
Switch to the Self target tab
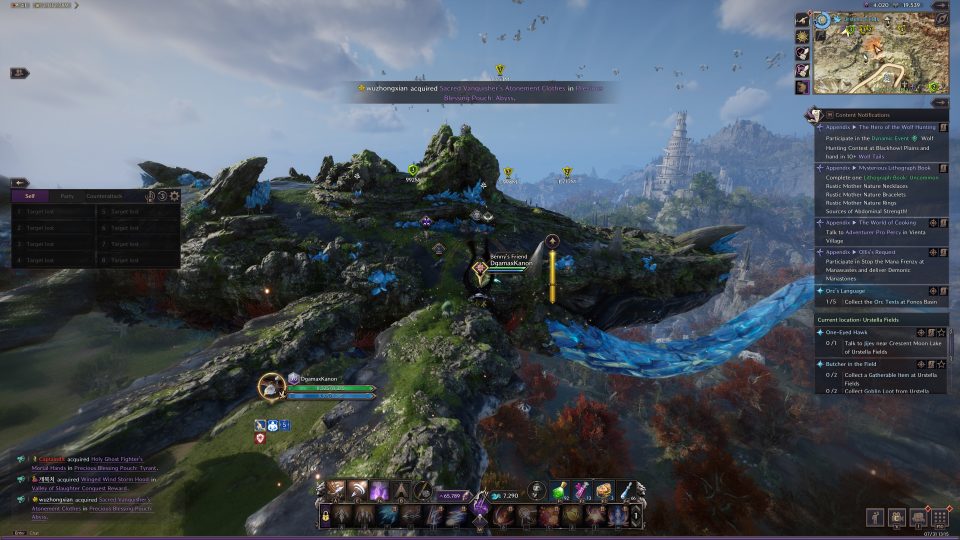click(x=31, y=196)
